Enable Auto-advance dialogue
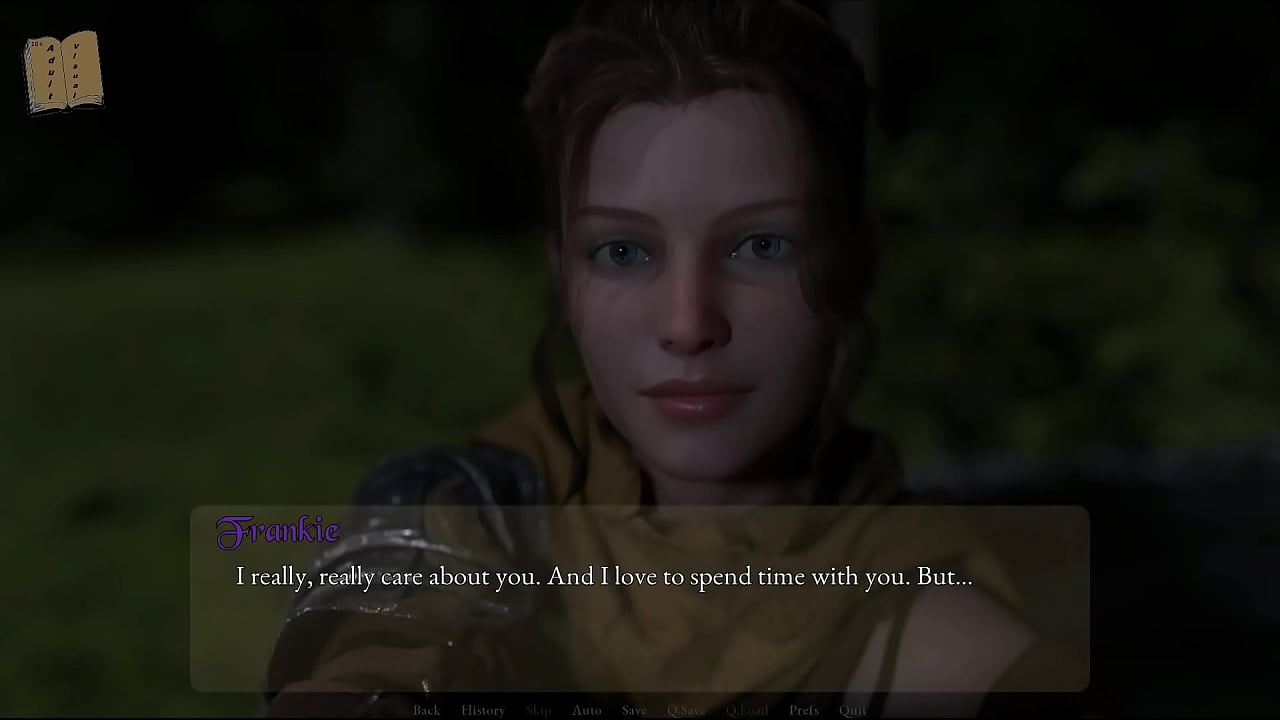Viewport: 1280px width, 720px height. pos(587,710)
